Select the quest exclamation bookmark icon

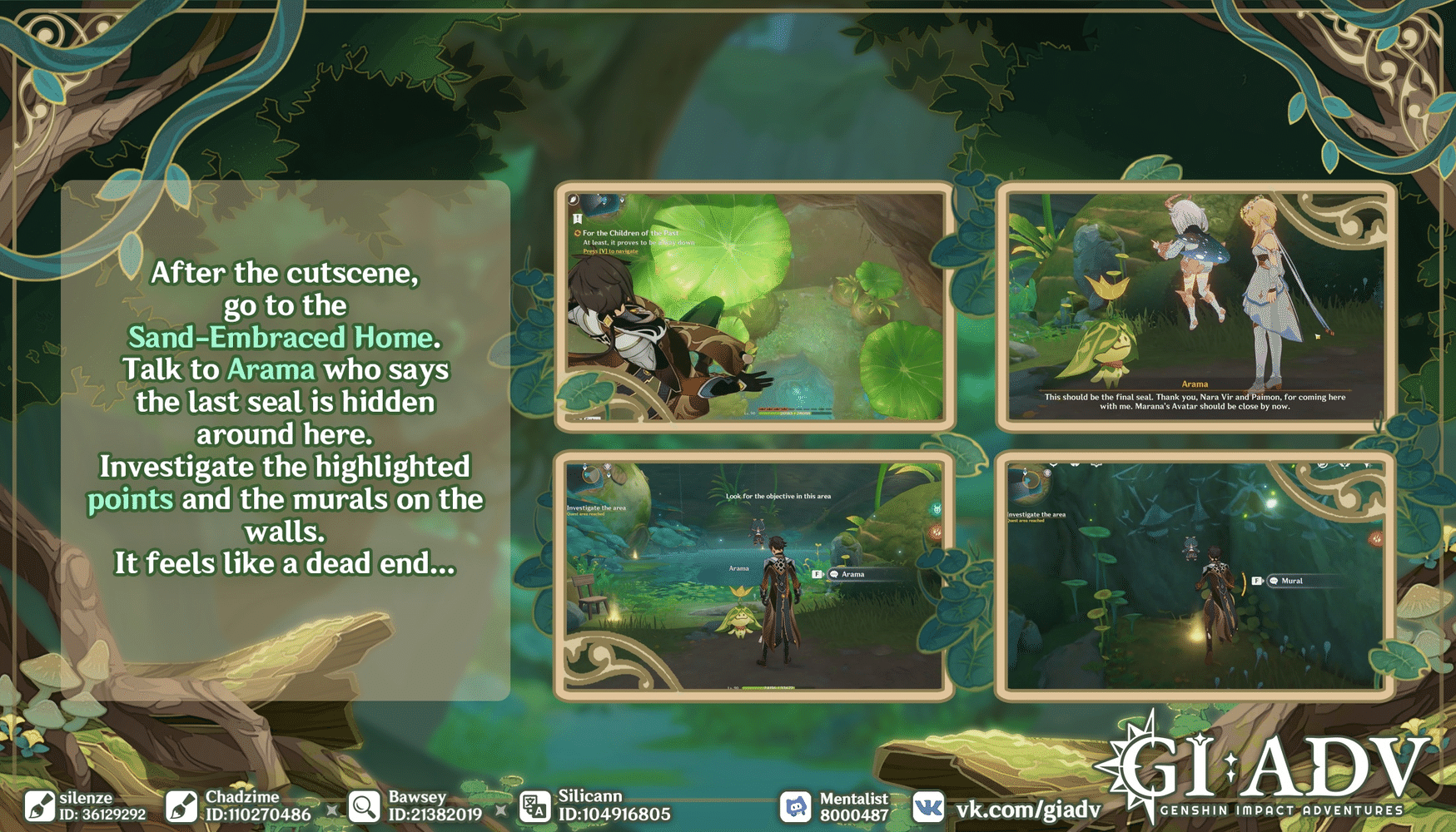point(577,219)
